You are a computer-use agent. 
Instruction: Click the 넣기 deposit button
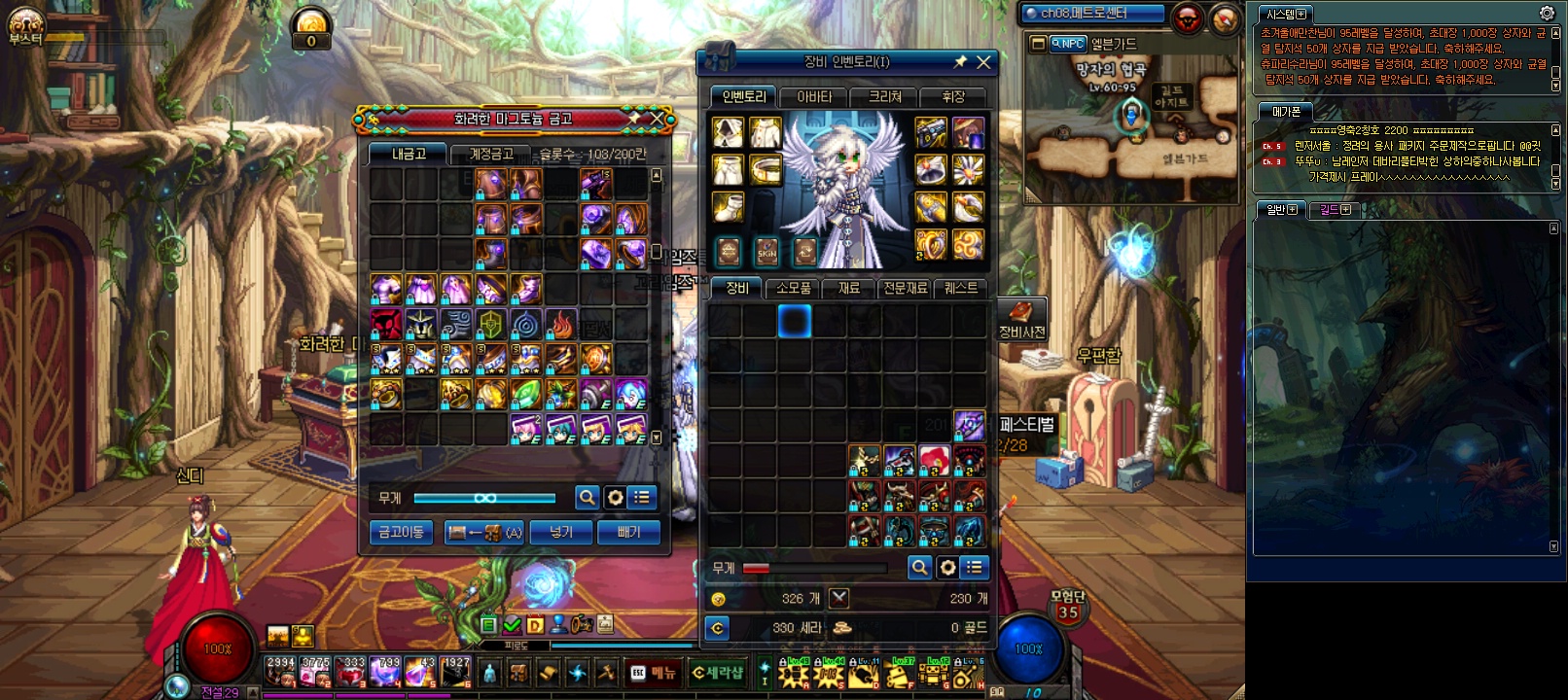pos(561,532)
